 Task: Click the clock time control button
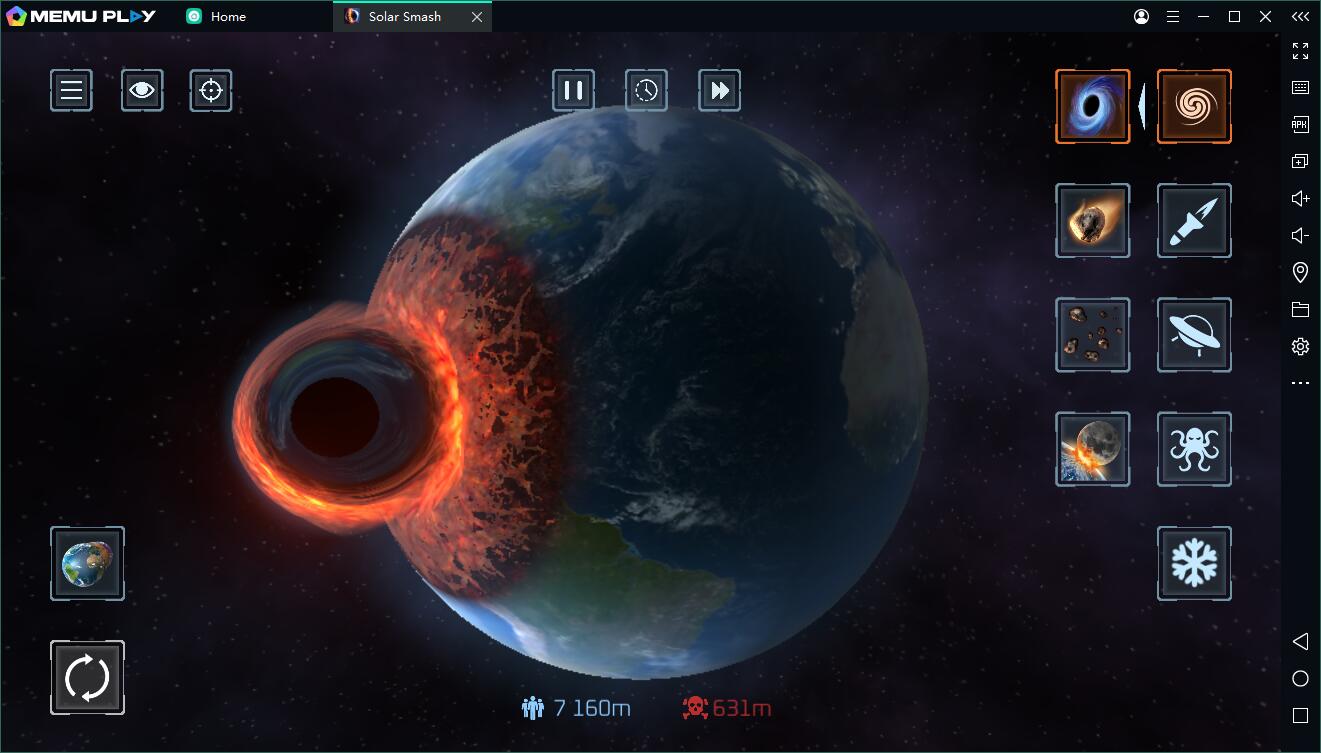pos(646,90)
